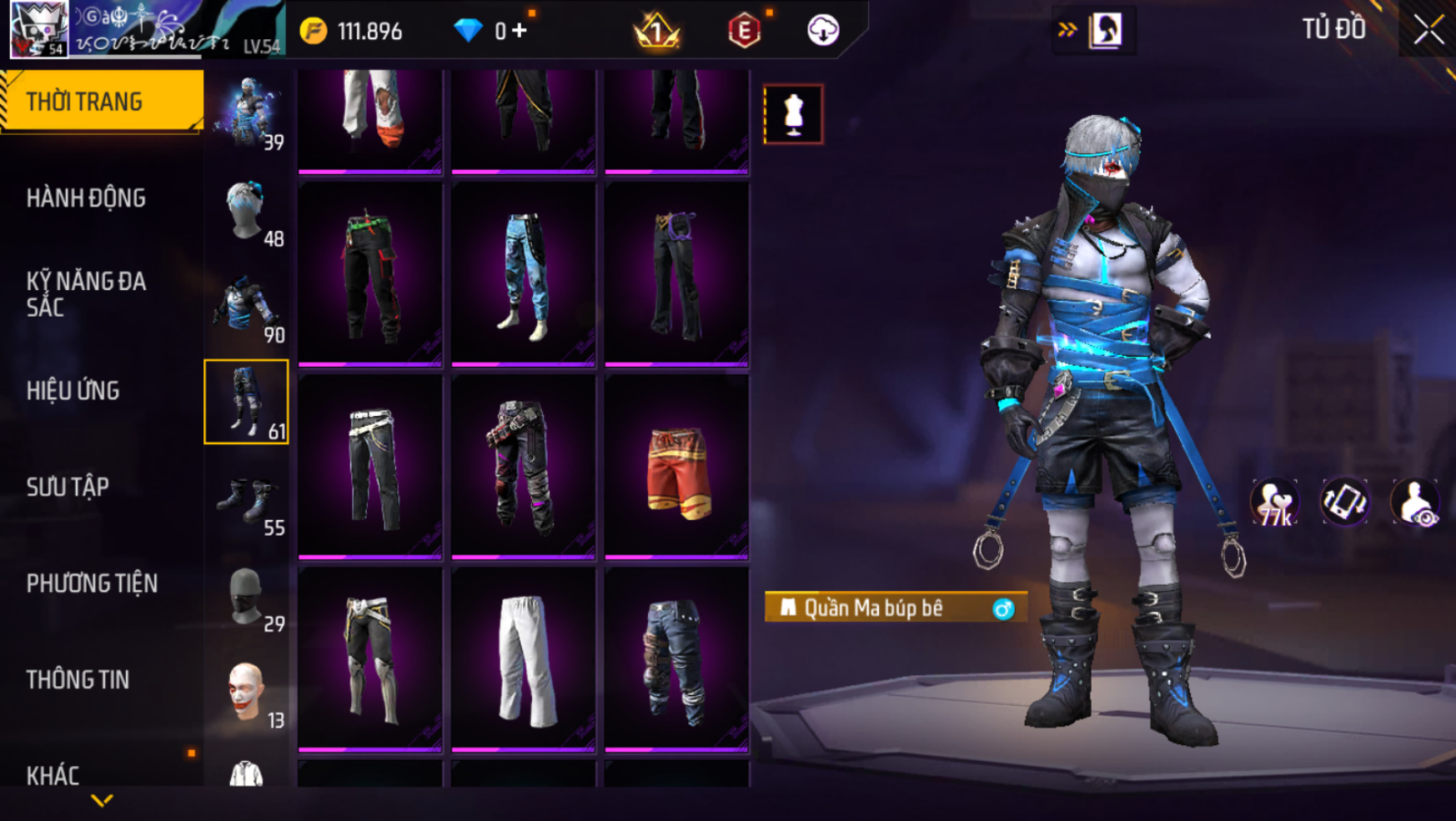This screenshot has width=1456, height=821.
Task: Select the joker face paint category
Action: pos(247,692)
